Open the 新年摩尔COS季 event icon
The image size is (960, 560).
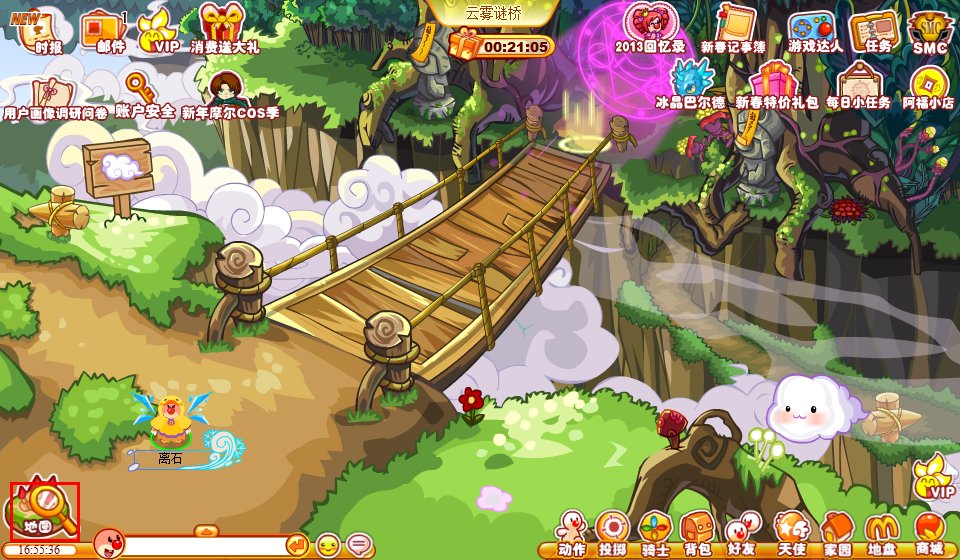[228, 92]
